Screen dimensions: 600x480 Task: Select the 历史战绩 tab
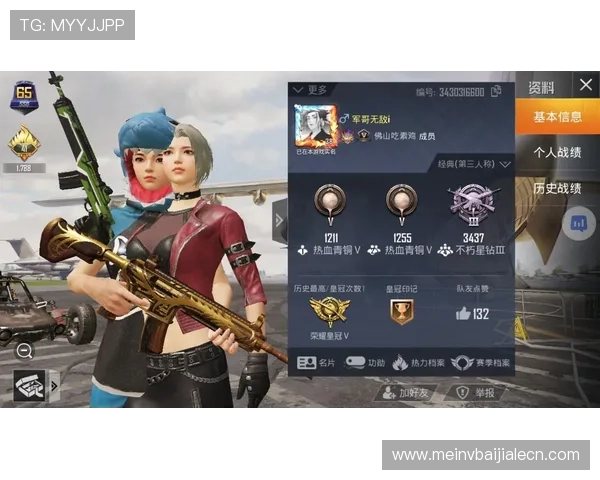[557, 188]
